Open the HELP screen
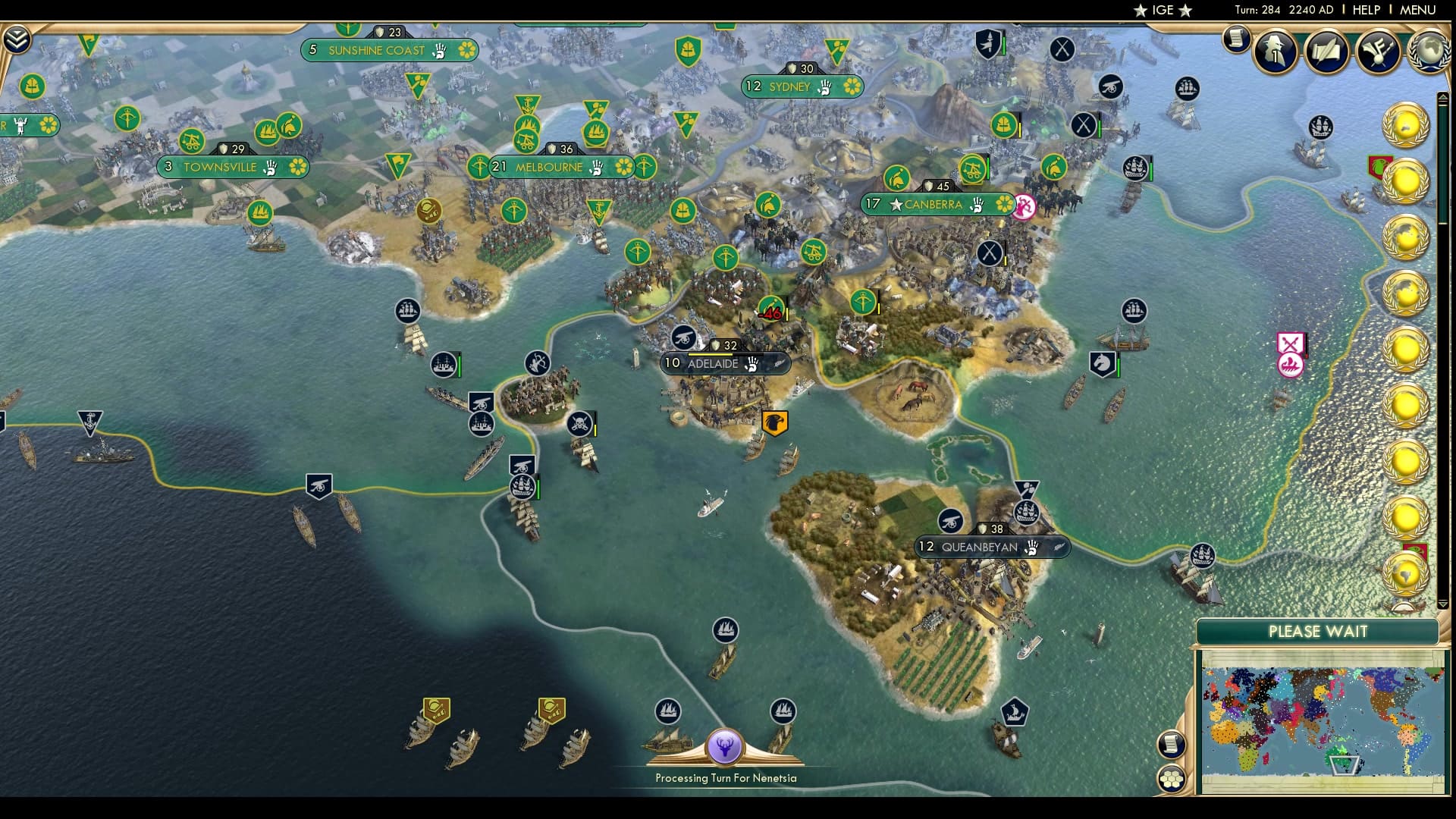Viewport: 1456px width, 819px height. click(1365, 11)
